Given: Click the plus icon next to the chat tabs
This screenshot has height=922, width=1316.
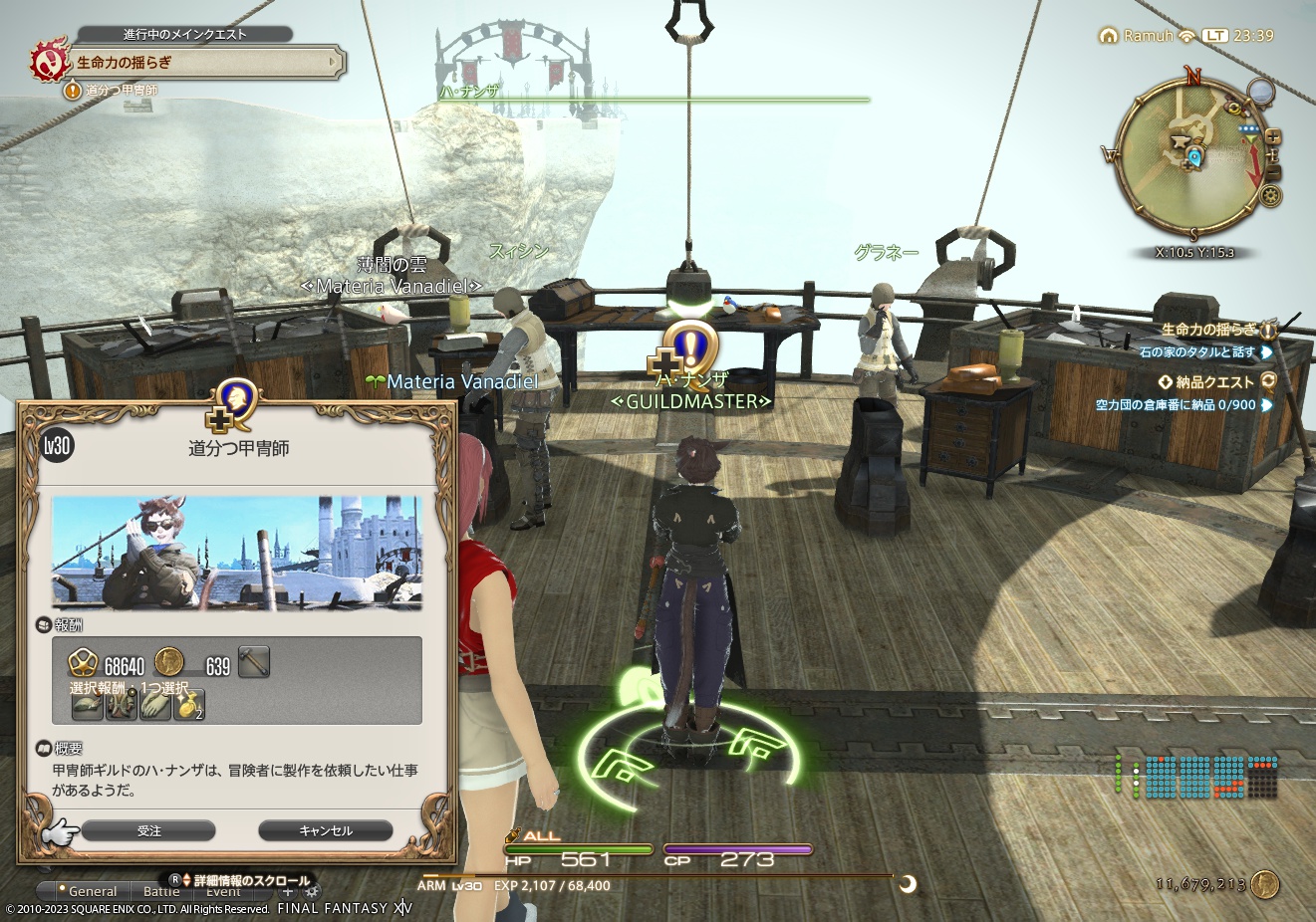Looking at the screenshot, I should pyautogui.click(x=287, y=892).
